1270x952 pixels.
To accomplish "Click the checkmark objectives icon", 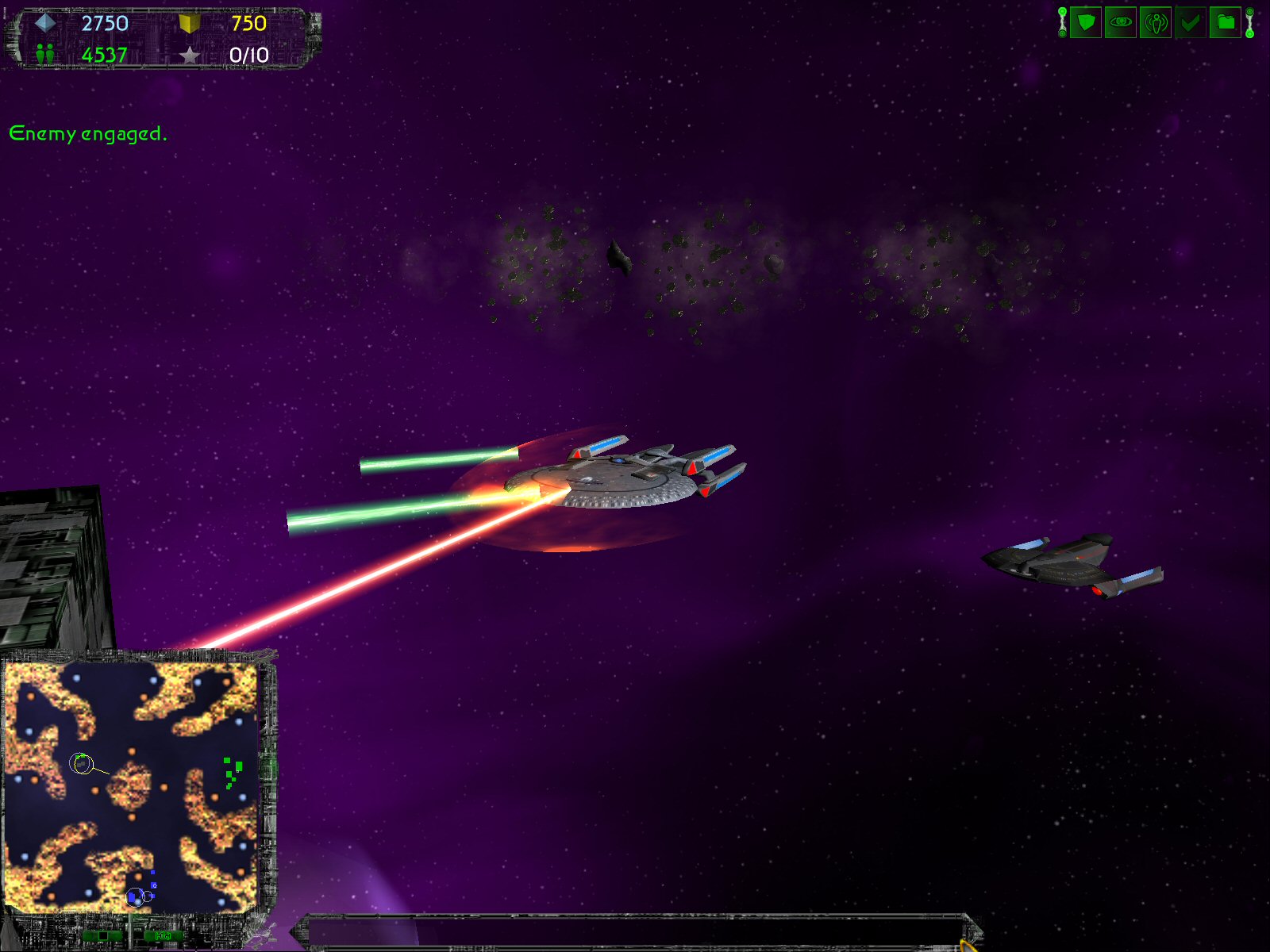I will click(x=1190, y=22).
